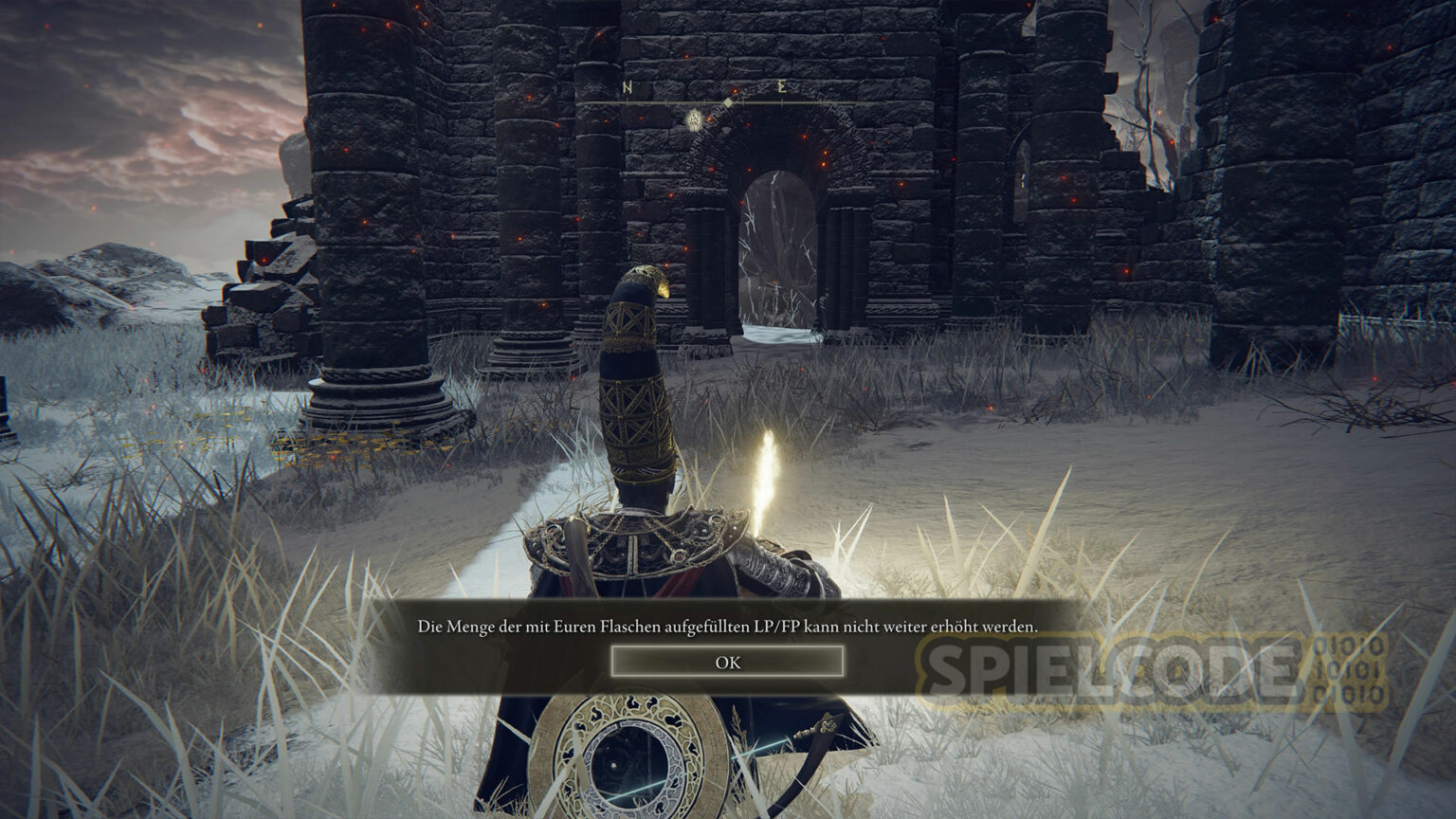Screen dimensions: 1456x819
Task: Confirm the flask message with OK
Action: click(727, 662)
